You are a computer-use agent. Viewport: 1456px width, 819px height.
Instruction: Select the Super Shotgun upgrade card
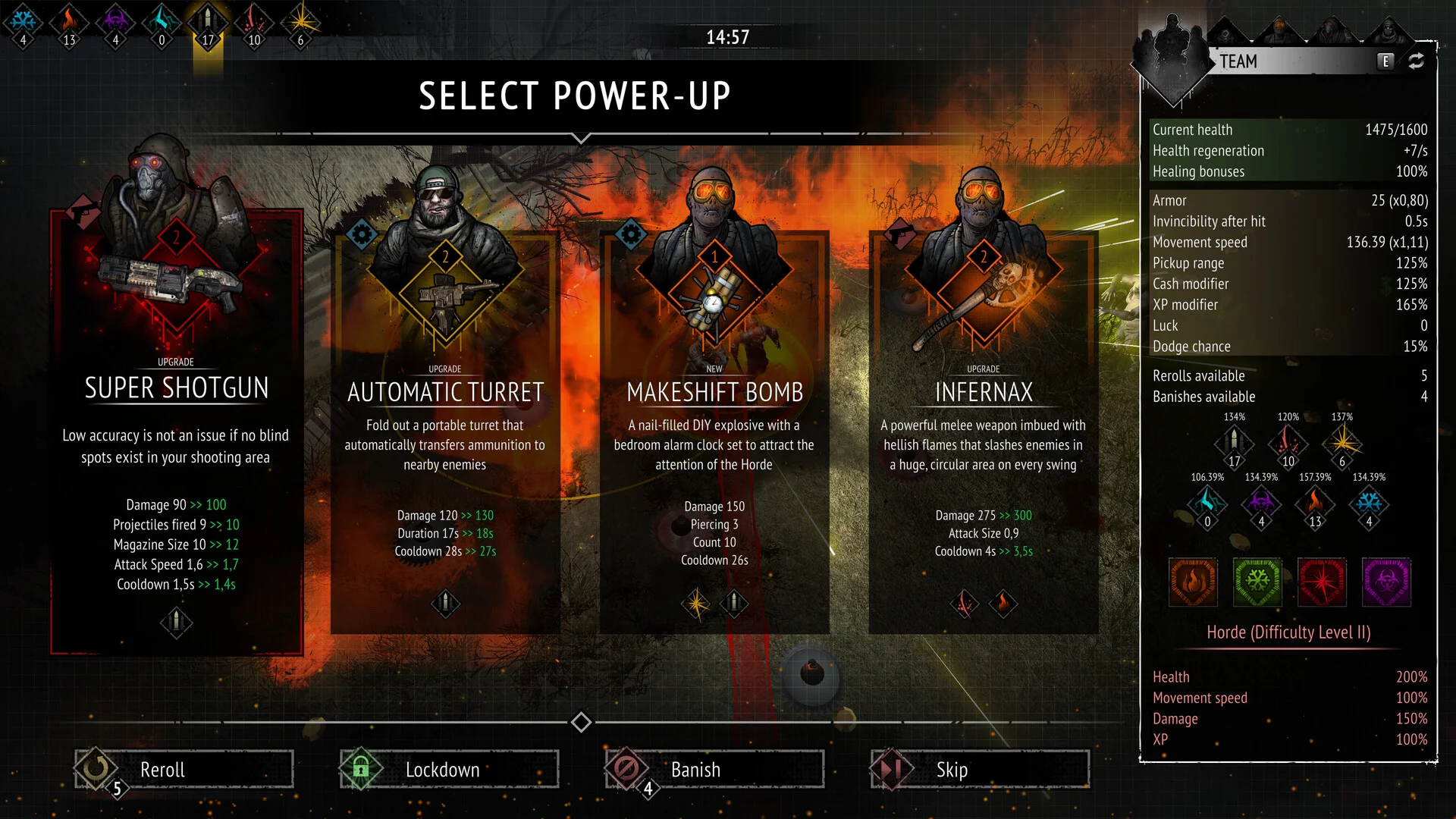click(x=176, y=432)
